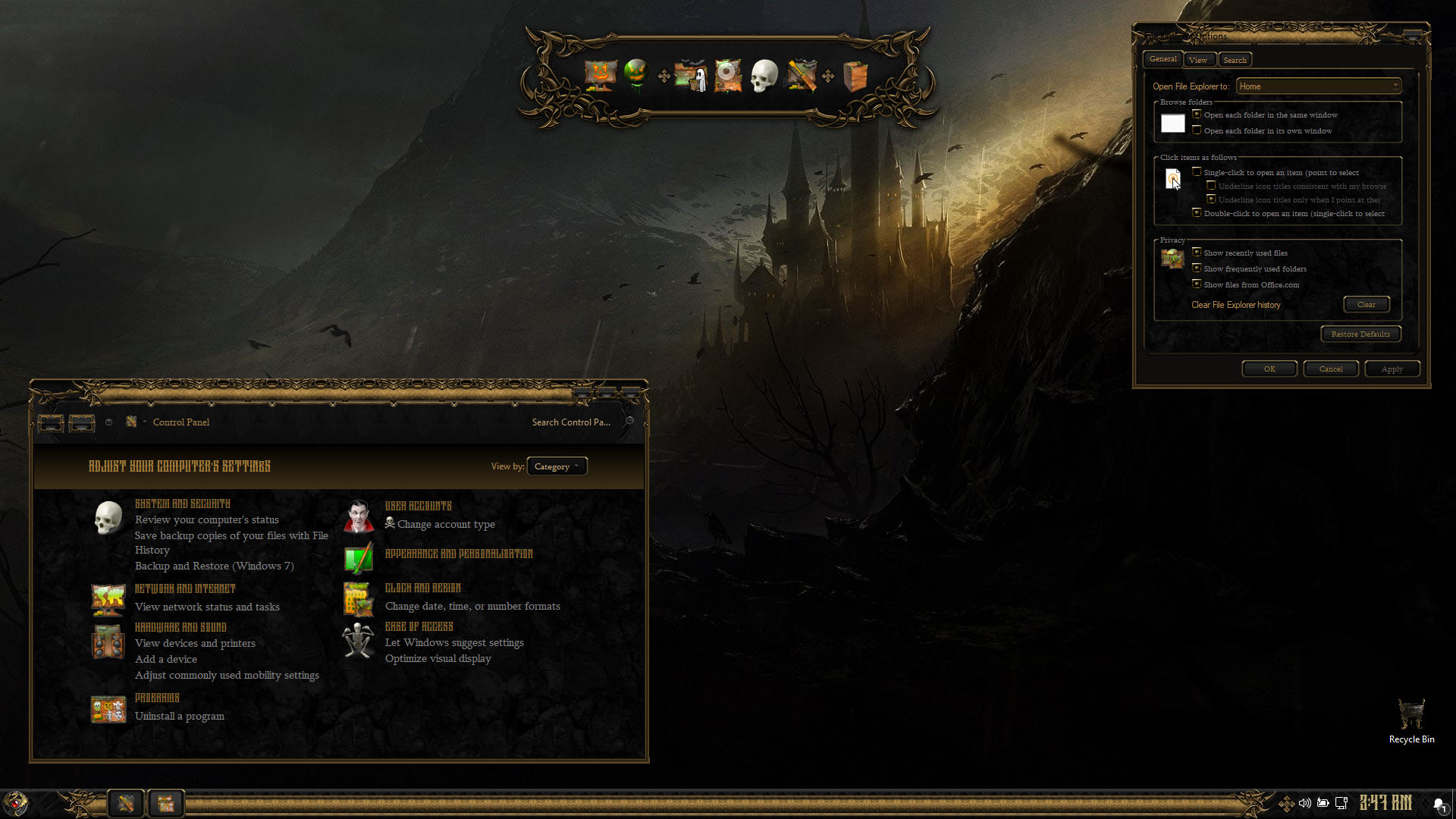Open Appearance and Personalization
The height and width of the screenshot is (819, 1456).
459,554
